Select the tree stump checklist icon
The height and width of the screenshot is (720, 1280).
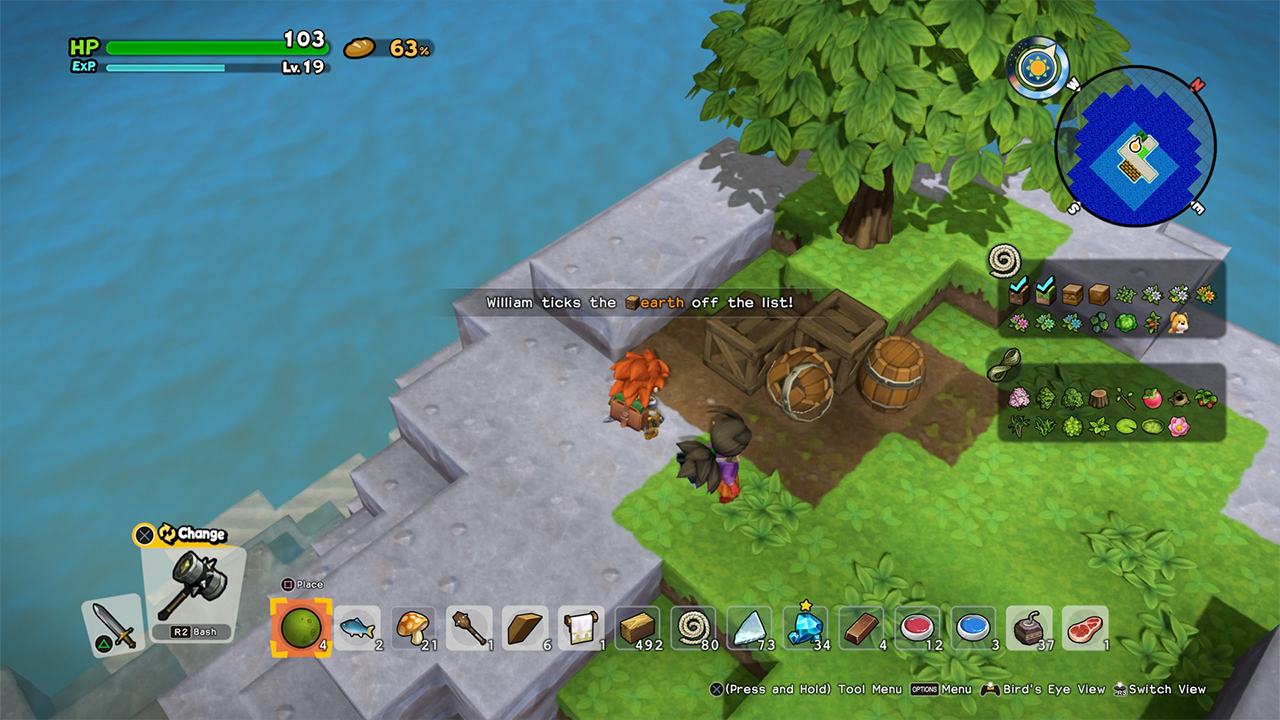click(1098, 398)
